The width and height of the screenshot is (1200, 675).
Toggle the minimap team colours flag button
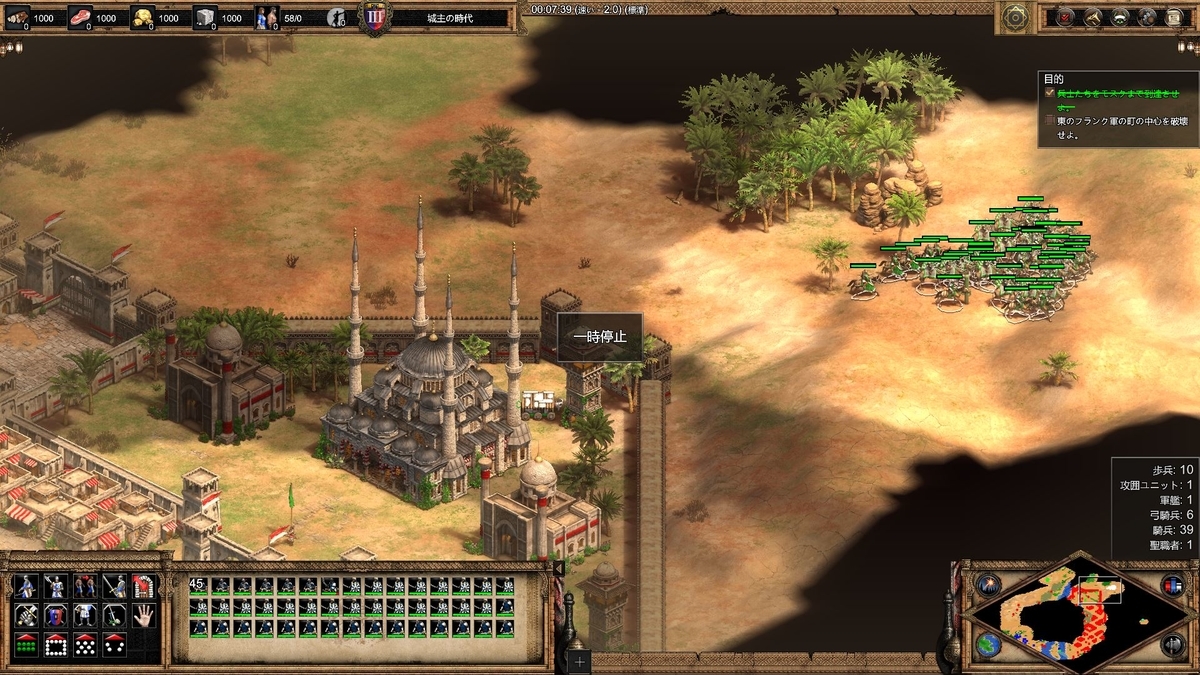click(1171, 586)
